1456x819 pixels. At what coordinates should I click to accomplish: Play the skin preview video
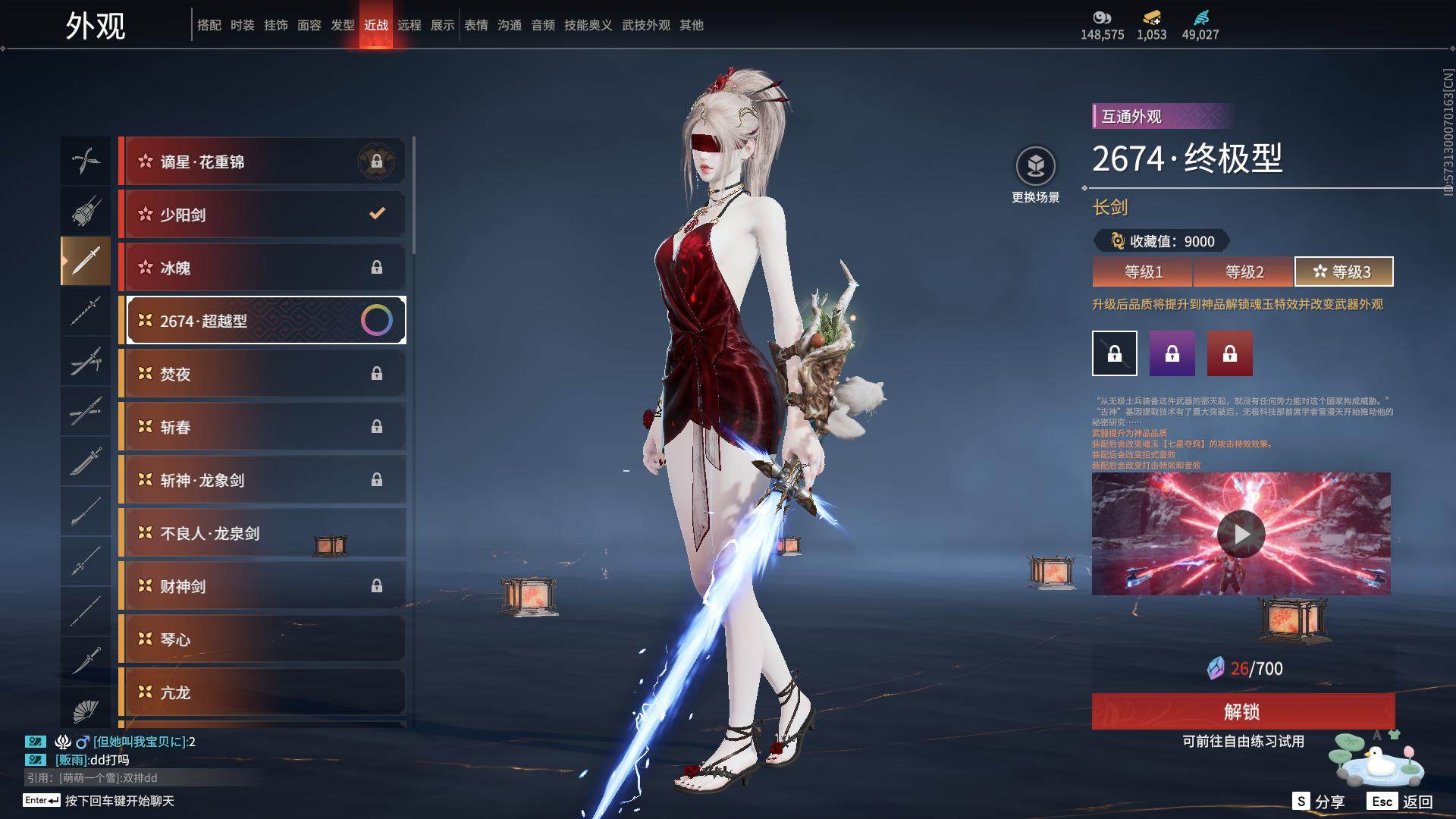coord(1241,534)
